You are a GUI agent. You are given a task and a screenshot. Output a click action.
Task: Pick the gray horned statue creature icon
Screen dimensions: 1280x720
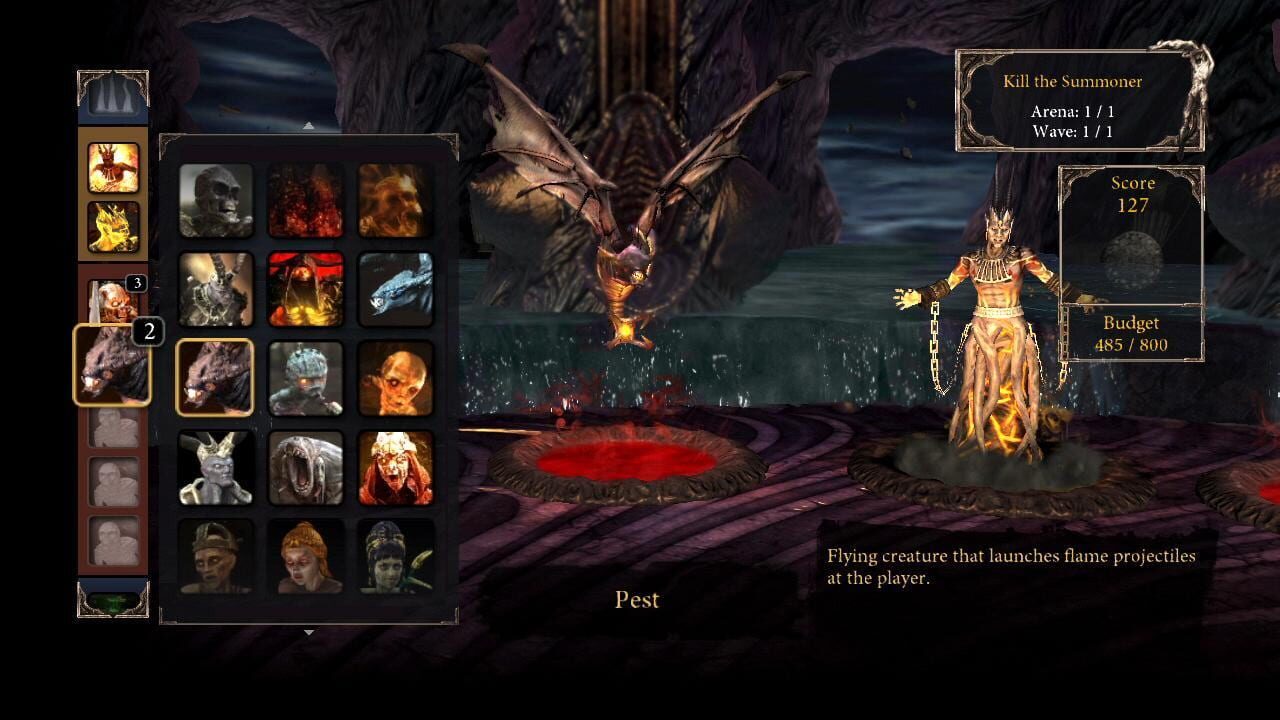(216, 464)
